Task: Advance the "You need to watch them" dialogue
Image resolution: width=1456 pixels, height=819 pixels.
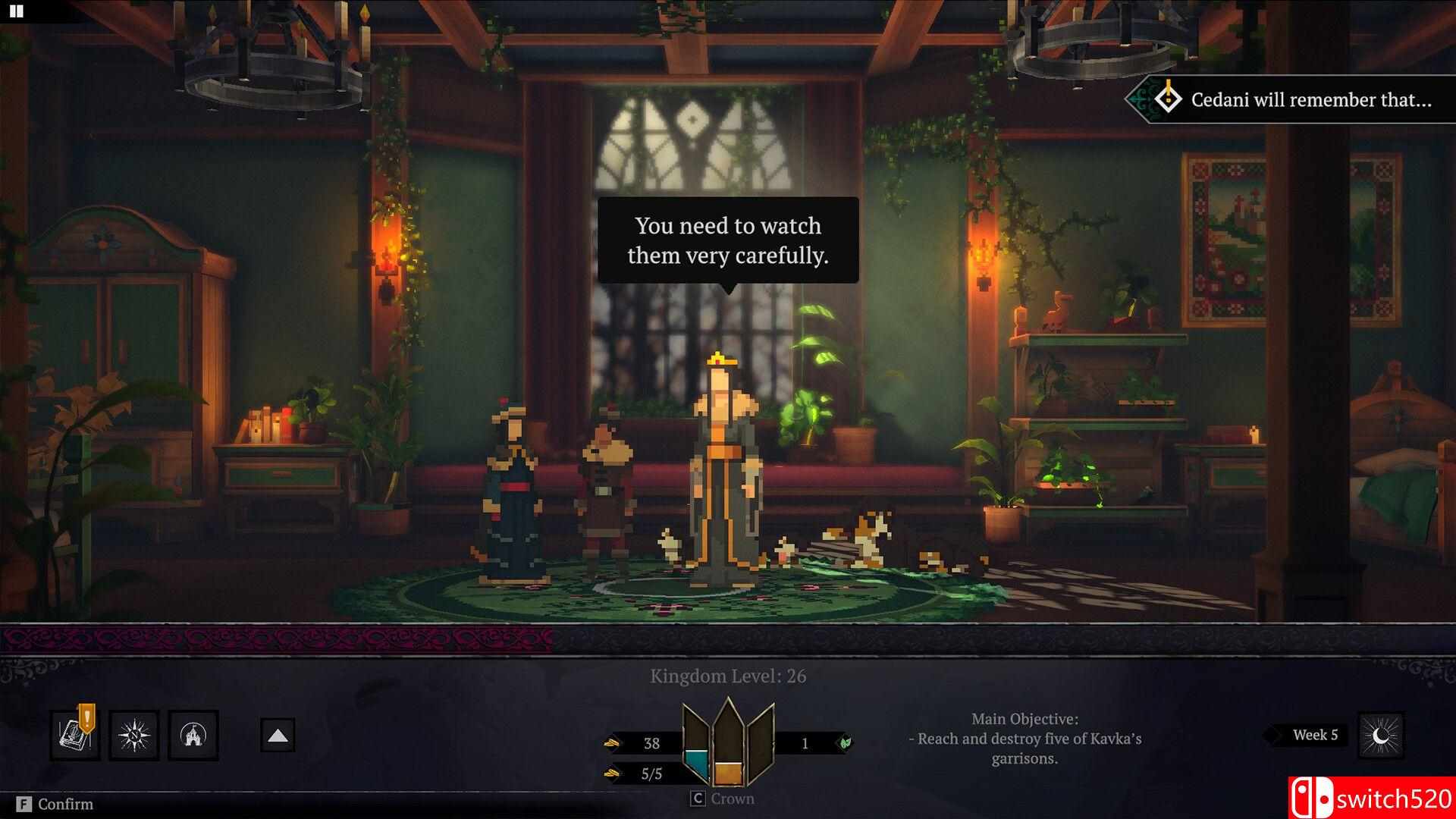Action: click(728, 240)
